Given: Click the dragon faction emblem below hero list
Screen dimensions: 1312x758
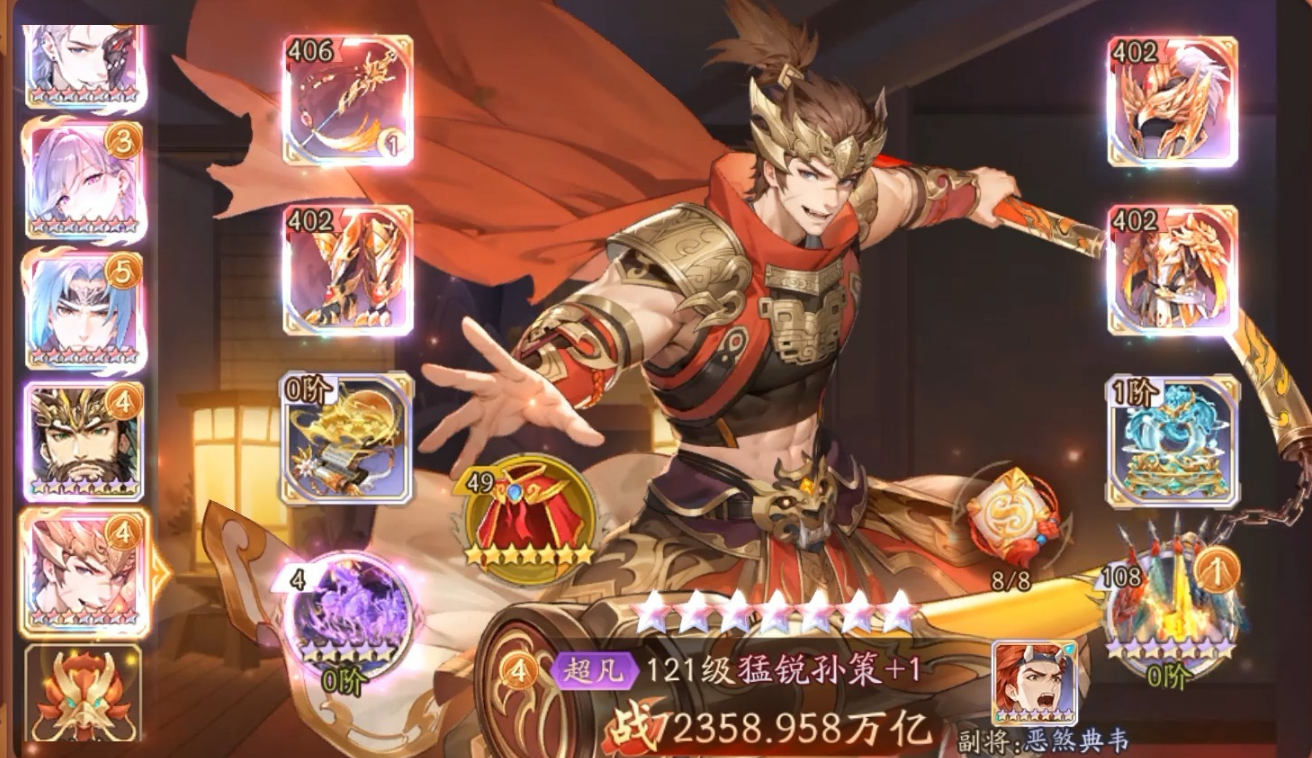Looking at the screenshot, I should pyautogui.click(x=82, y=695).
